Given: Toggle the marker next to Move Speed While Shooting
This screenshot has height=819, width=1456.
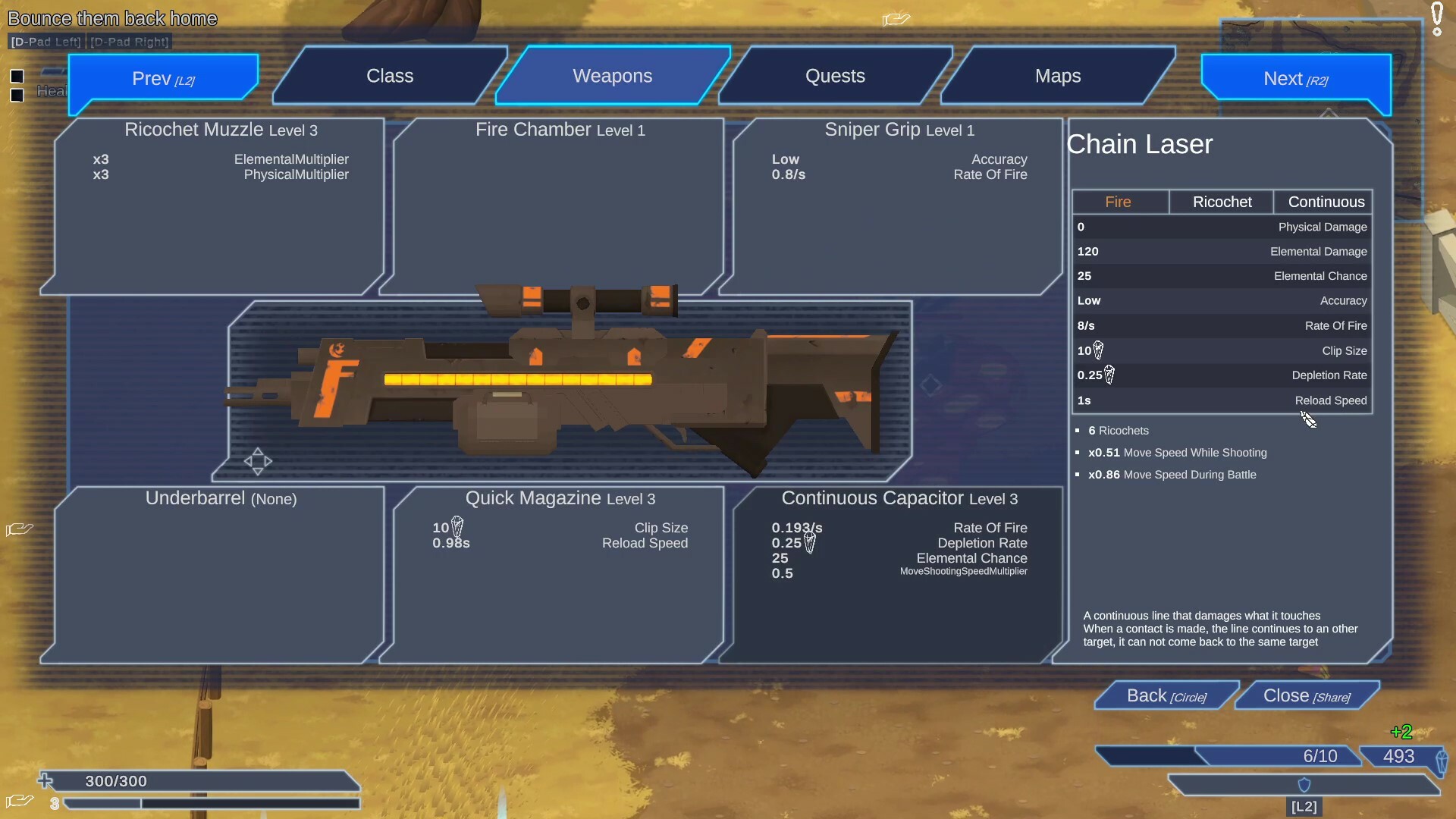Looking at the screenshot, I should (1078, 453).
